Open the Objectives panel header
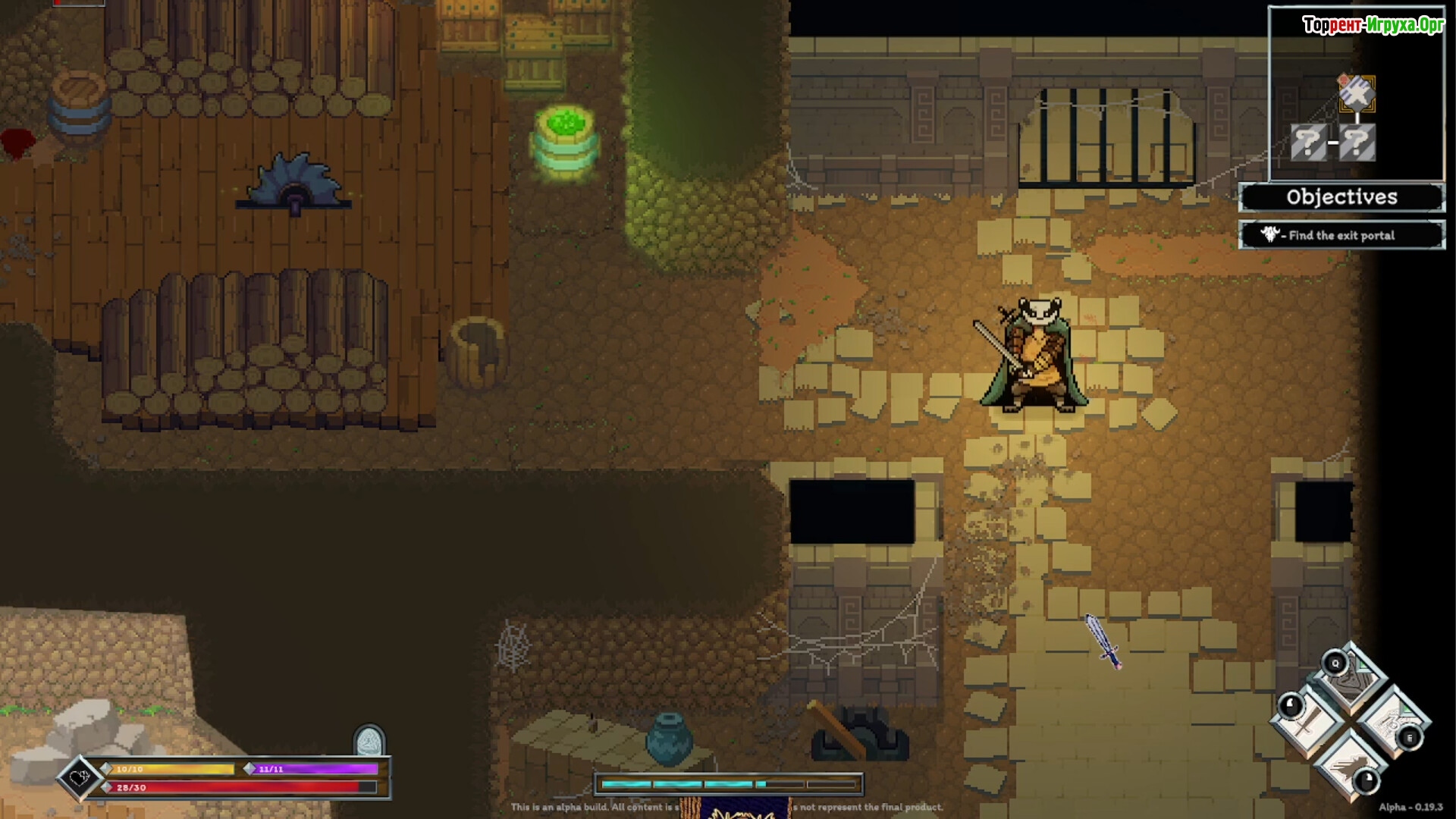 [x=1341, y=198]
